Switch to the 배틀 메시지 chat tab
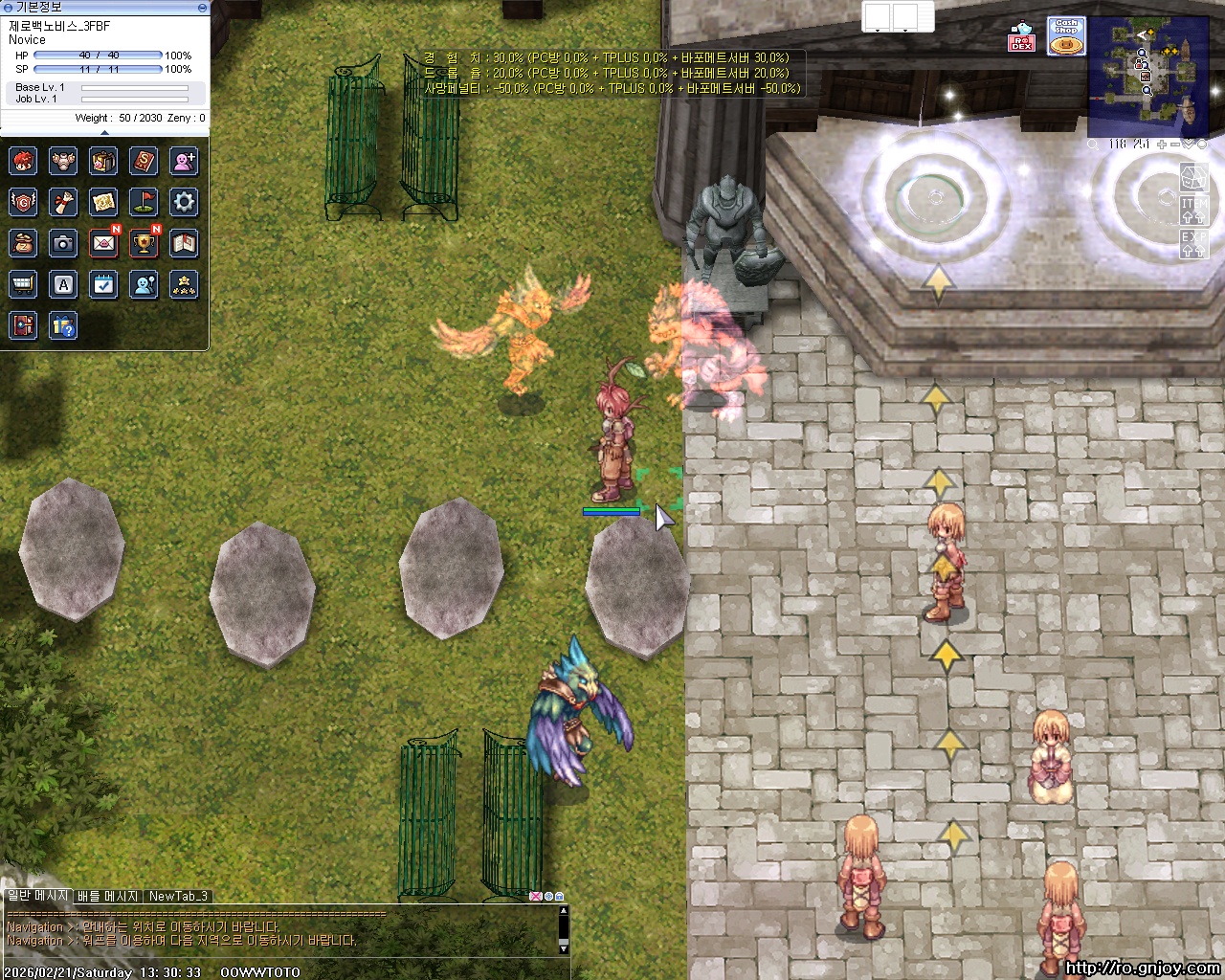Image resolution: width=1225 pixels, height=980 pixels. (x=107, y=897)
